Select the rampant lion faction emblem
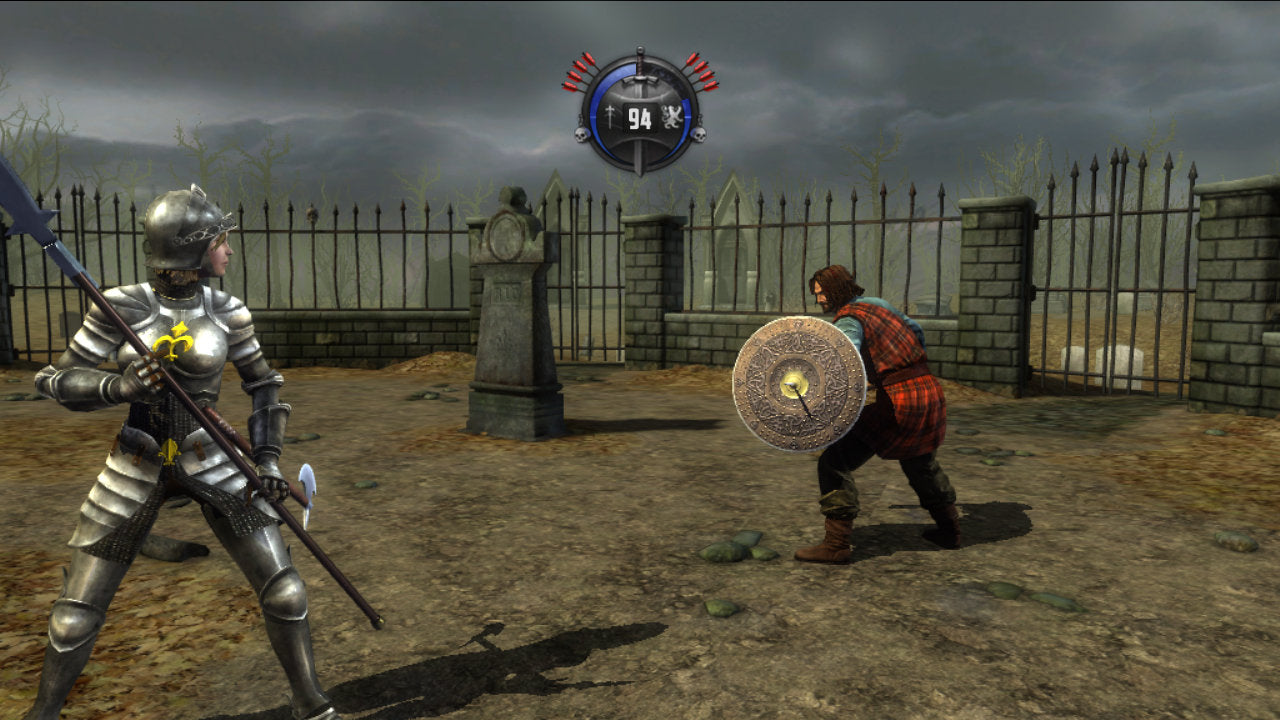The width and height of the screenshot is (1280, 720). [671, 115]
